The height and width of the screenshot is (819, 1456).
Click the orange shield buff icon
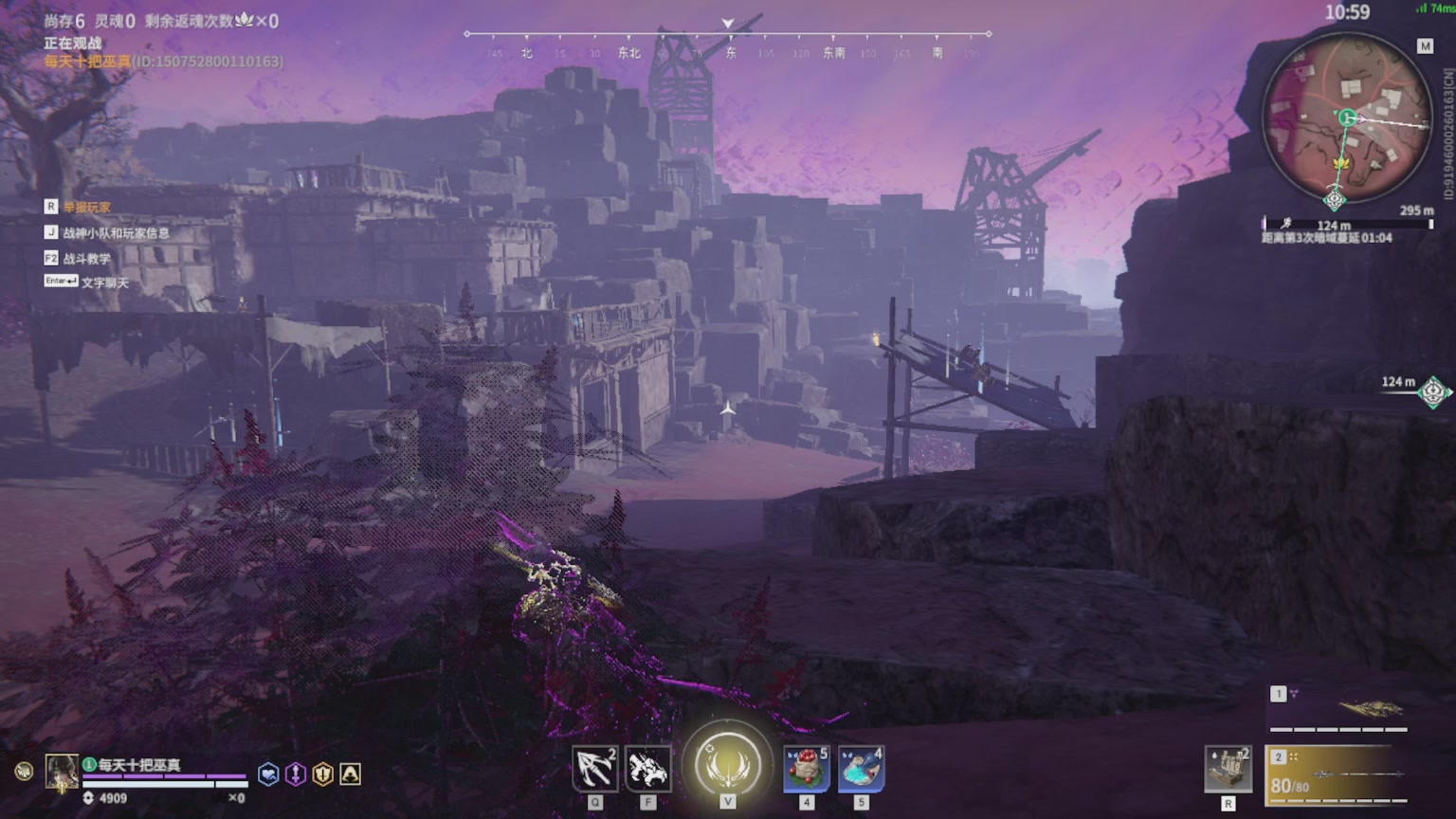coord(323,774)
